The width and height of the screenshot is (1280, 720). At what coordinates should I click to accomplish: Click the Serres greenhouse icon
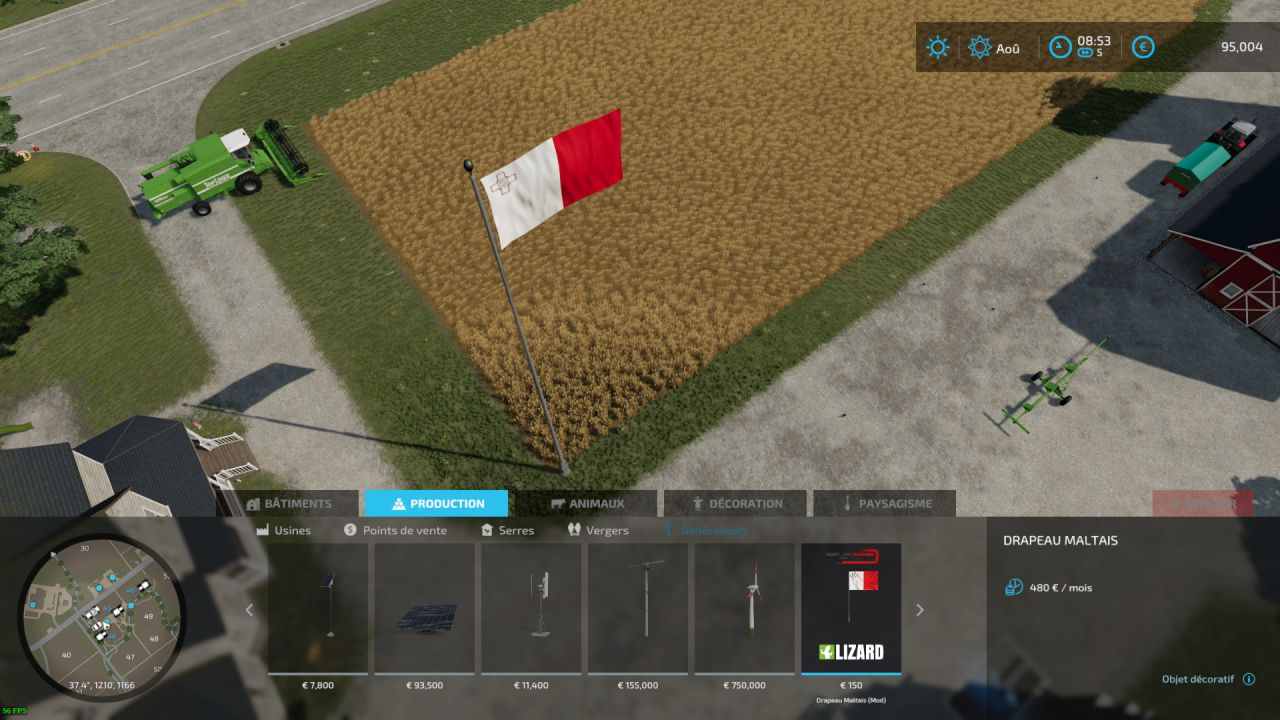488,531
